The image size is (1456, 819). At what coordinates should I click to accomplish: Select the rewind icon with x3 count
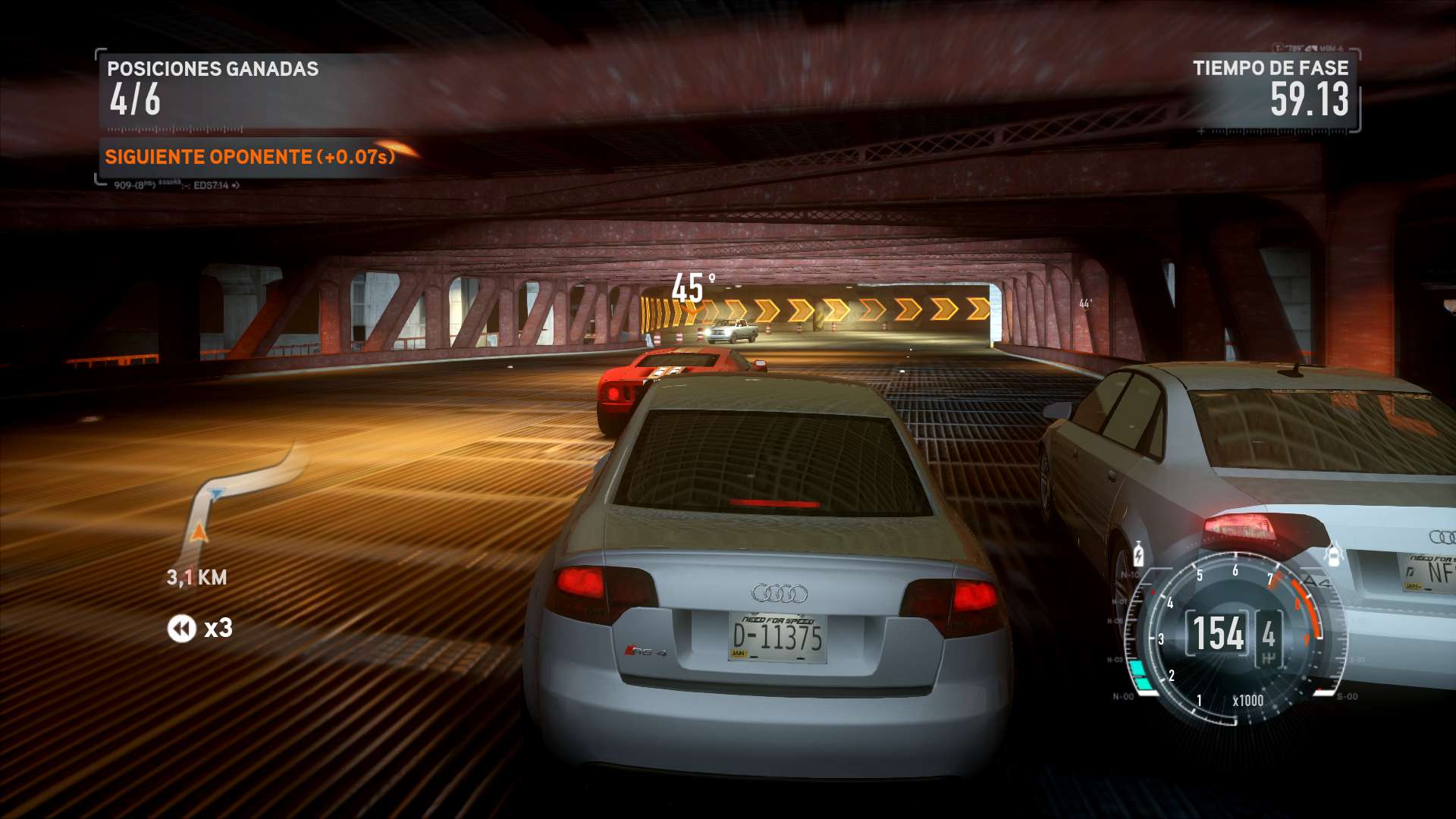tap(182, 629)
